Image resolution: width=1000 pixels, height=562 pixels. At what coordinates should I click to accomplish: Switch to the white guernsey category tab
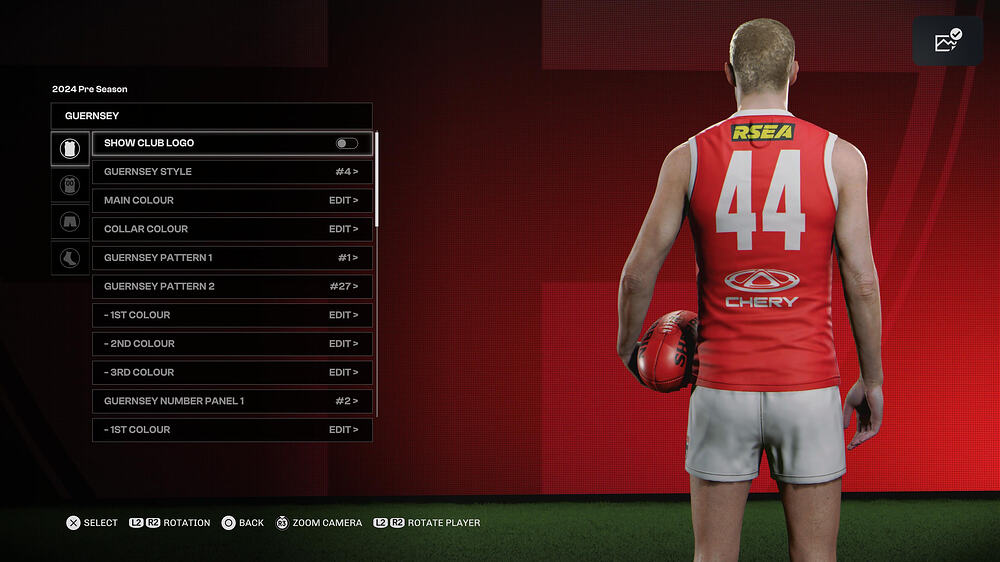(70, 149)
